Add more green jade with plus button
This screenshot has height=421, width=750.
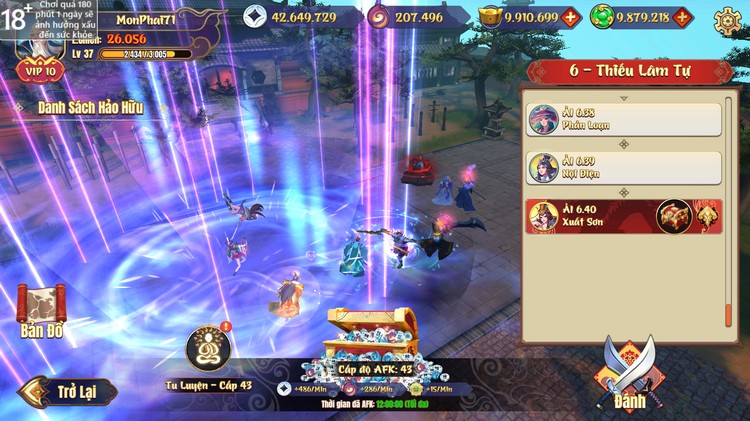[683, 17]
